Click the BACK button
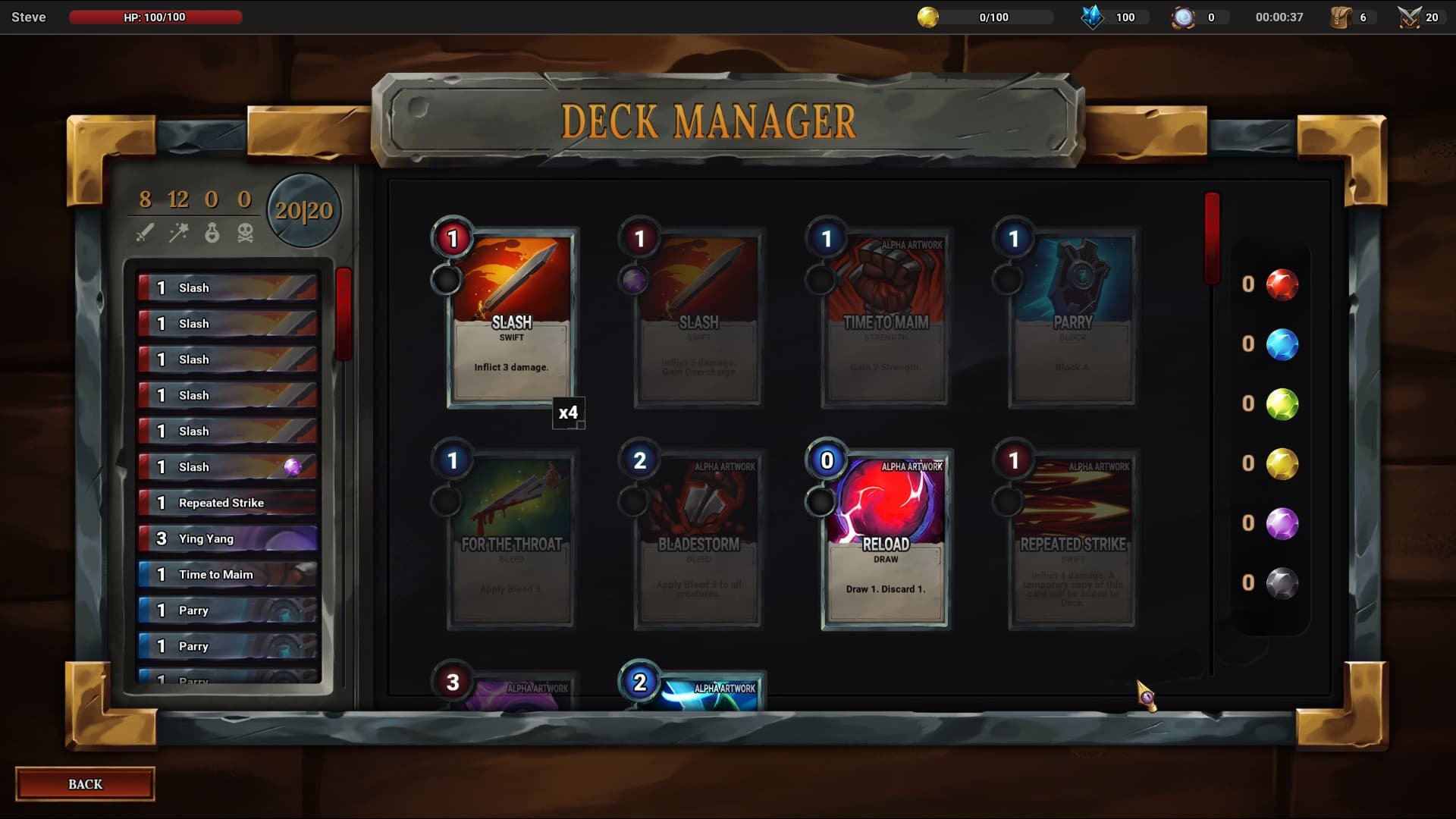Image resolution: width=1456 pixels, height=819 pixels. [x=84, y=783]
